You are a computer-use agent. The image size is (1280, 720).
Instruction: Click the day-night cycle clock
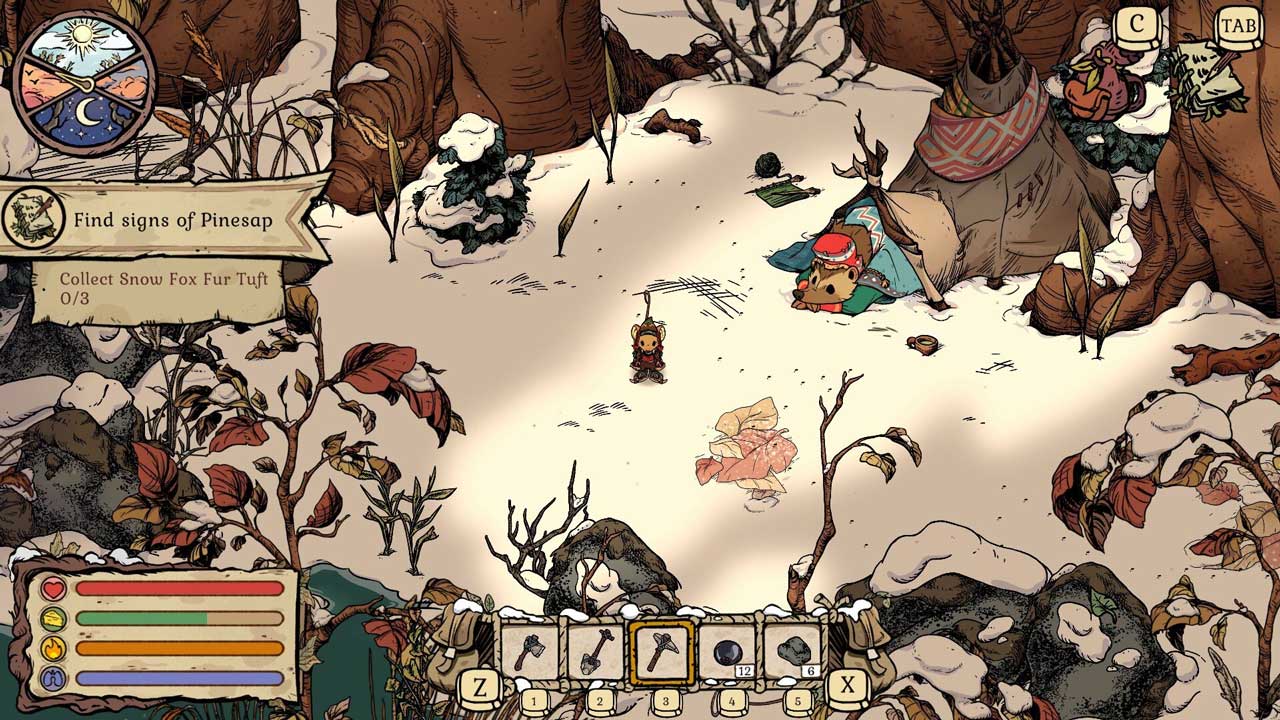click(86, 82)
